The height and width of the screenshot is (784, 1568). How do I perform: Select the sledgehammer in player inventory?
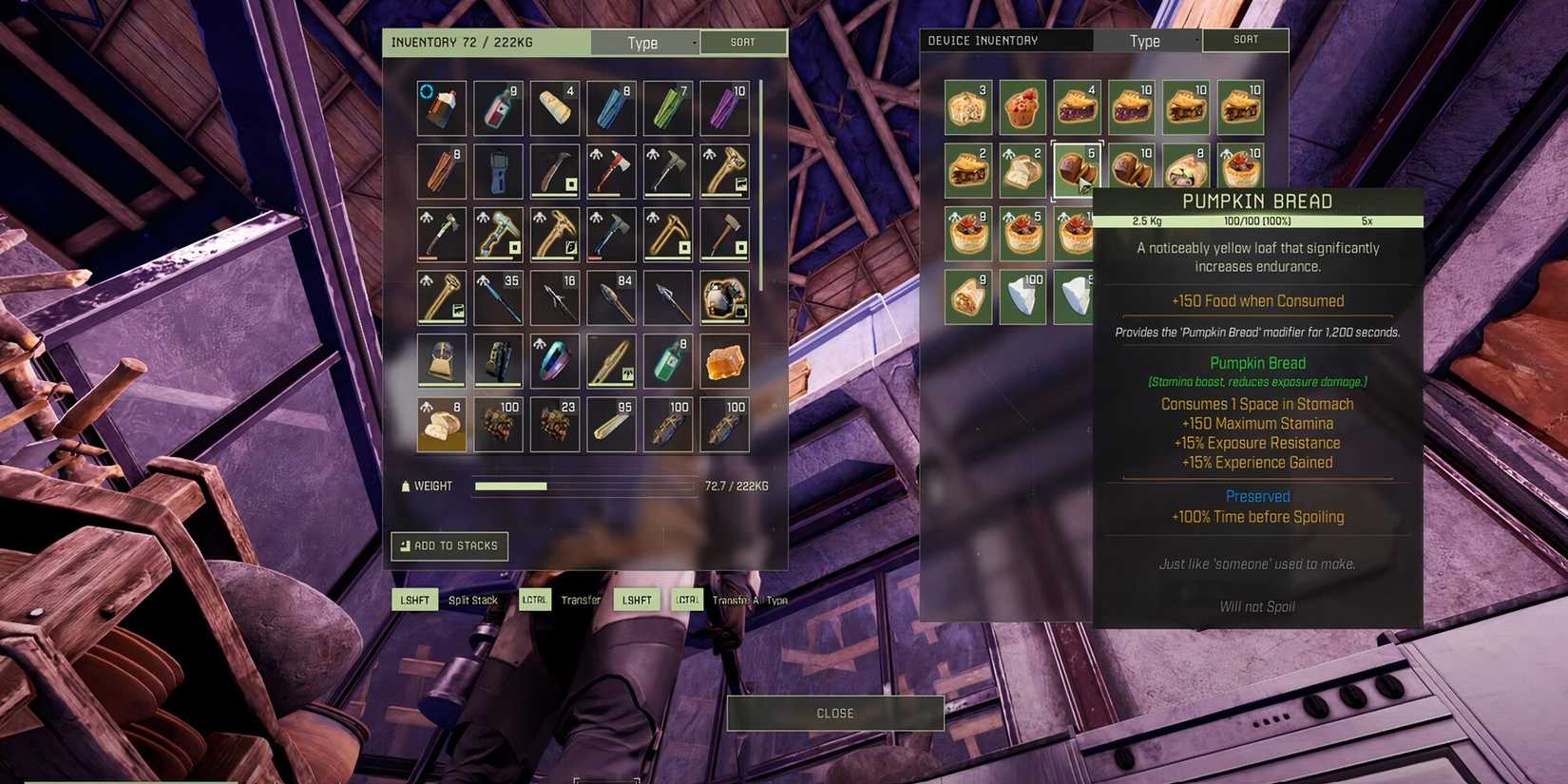coord(725,234)
